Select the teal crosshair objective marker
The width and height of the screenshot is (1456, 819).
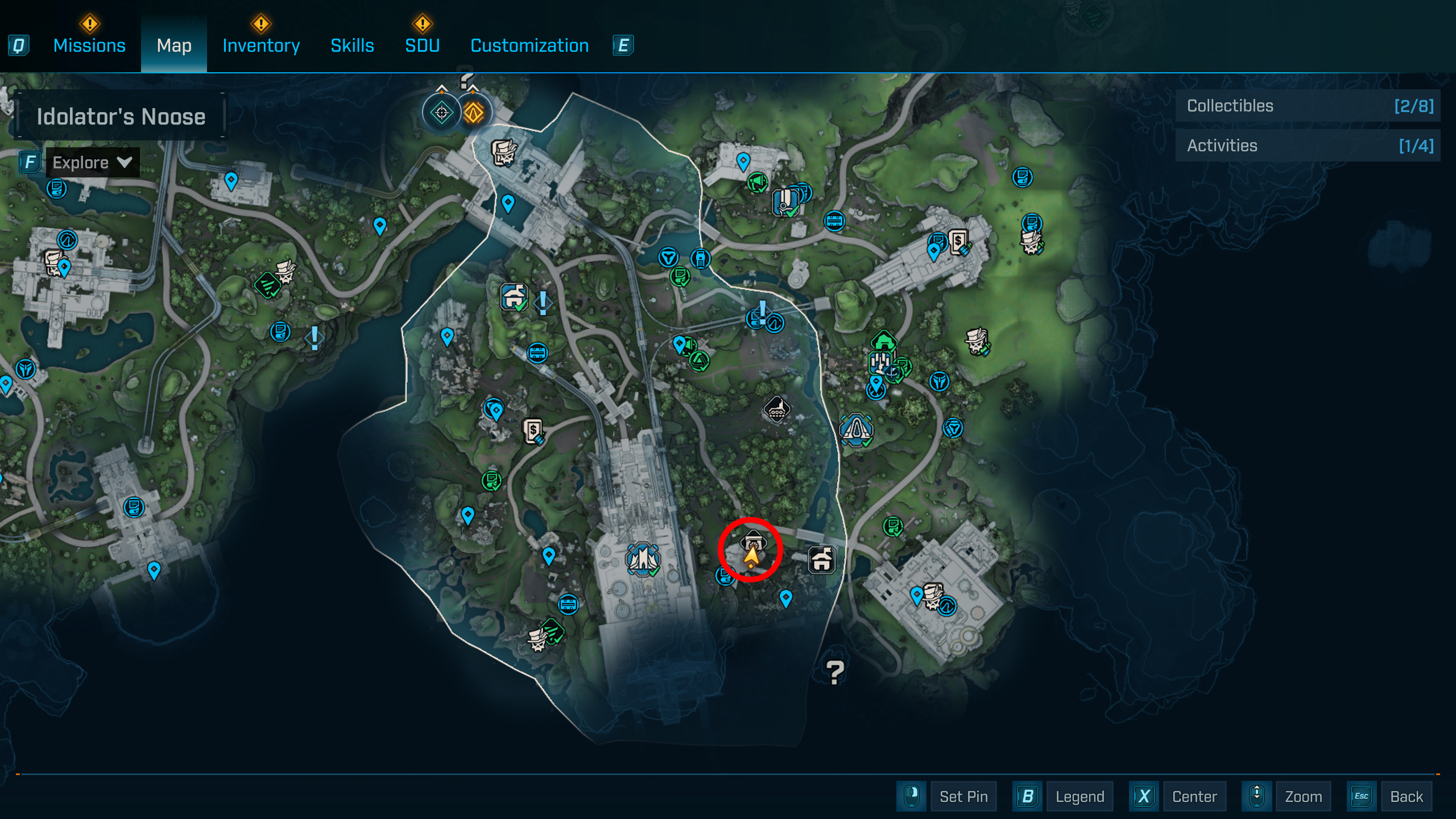point(441,113)
